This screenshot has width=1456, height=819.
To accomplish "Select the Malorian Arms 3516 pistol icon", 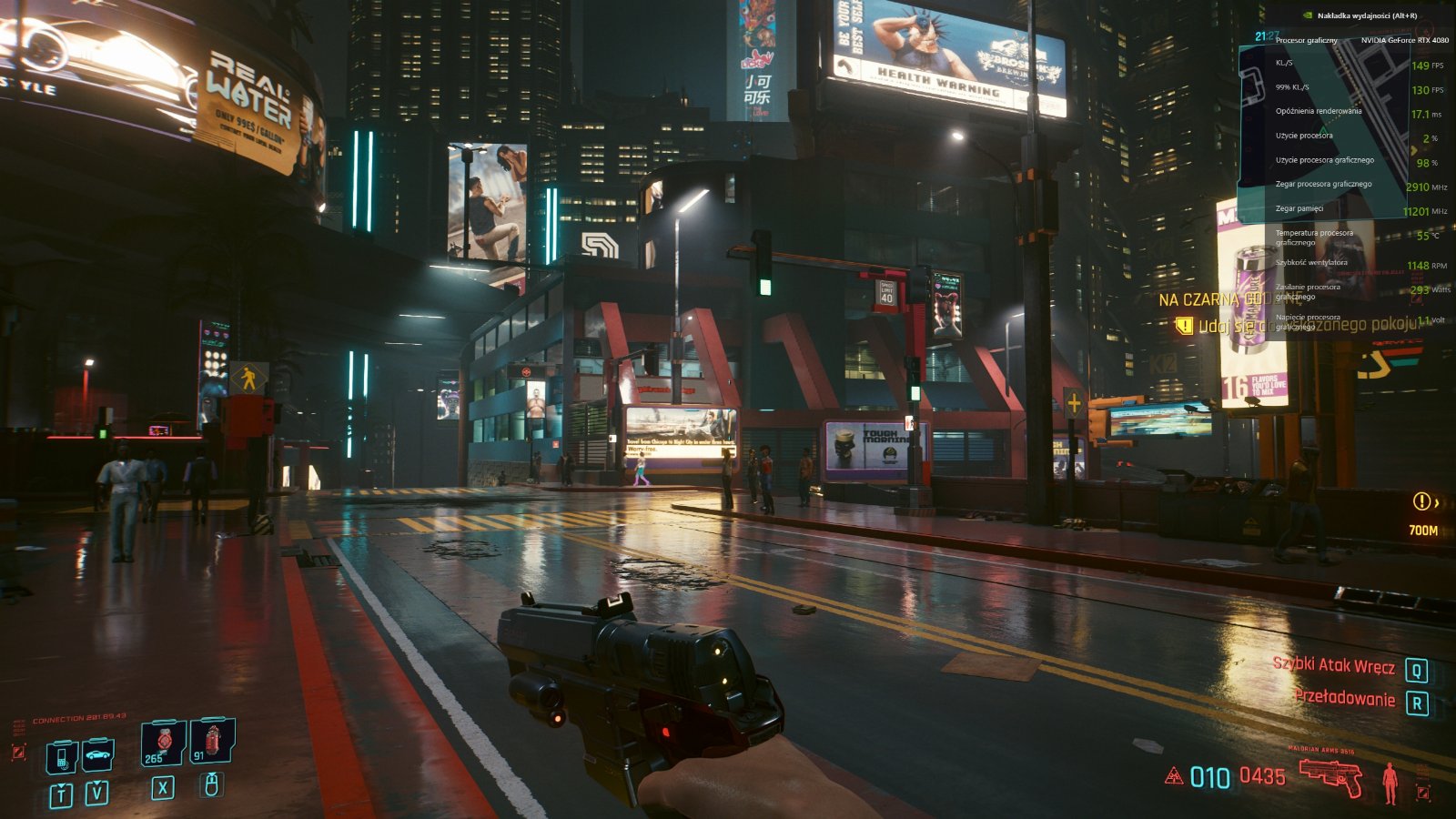I will 1330,776.
